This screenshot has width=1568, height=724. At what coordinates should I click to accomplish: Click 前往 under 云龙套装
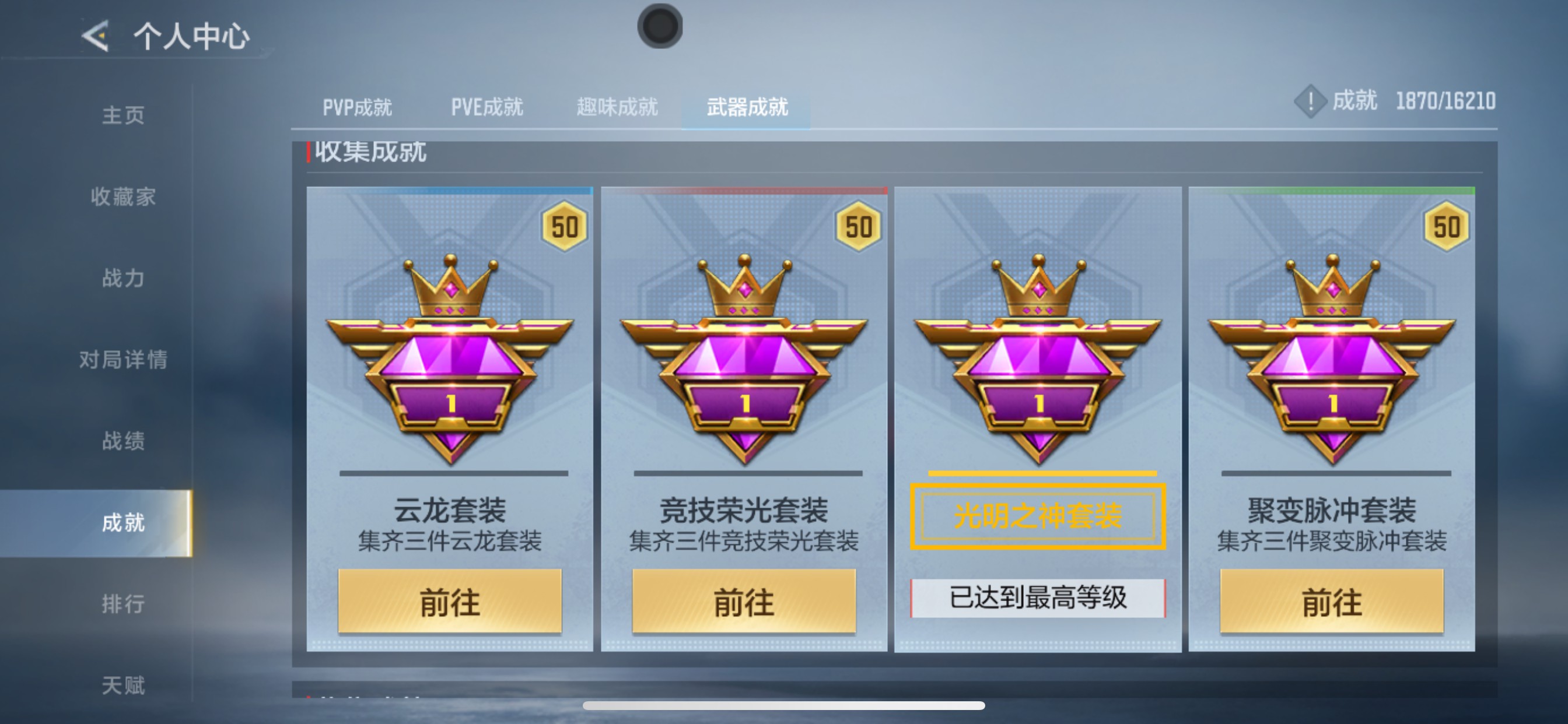tap(450, 602)
